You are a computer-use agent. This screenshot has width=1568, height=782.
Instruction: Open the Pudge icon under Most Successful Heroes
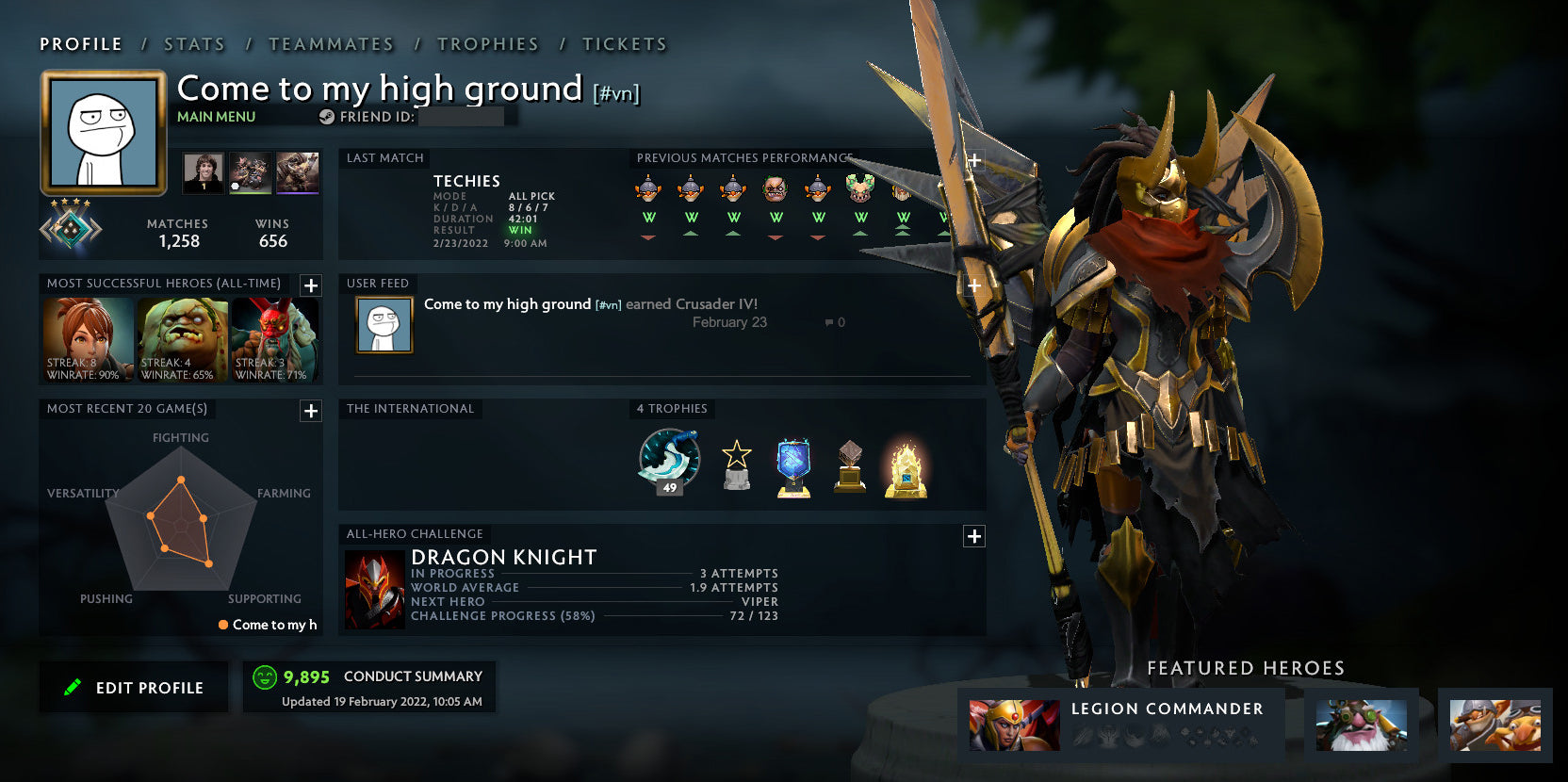tap(183, 334)
